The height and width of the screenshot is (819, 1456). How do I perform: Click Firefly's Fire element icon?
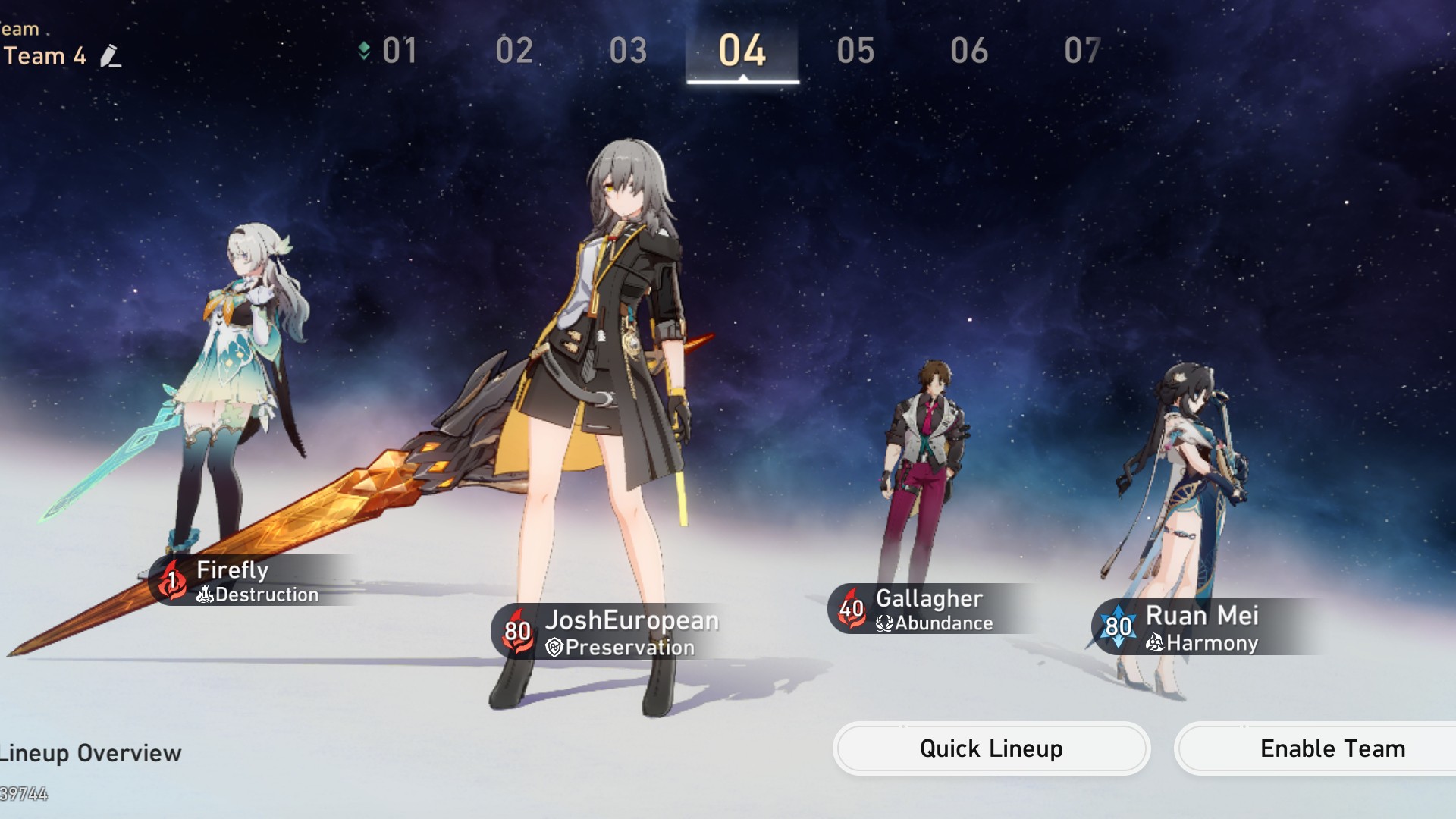click(x=171, y=580)
